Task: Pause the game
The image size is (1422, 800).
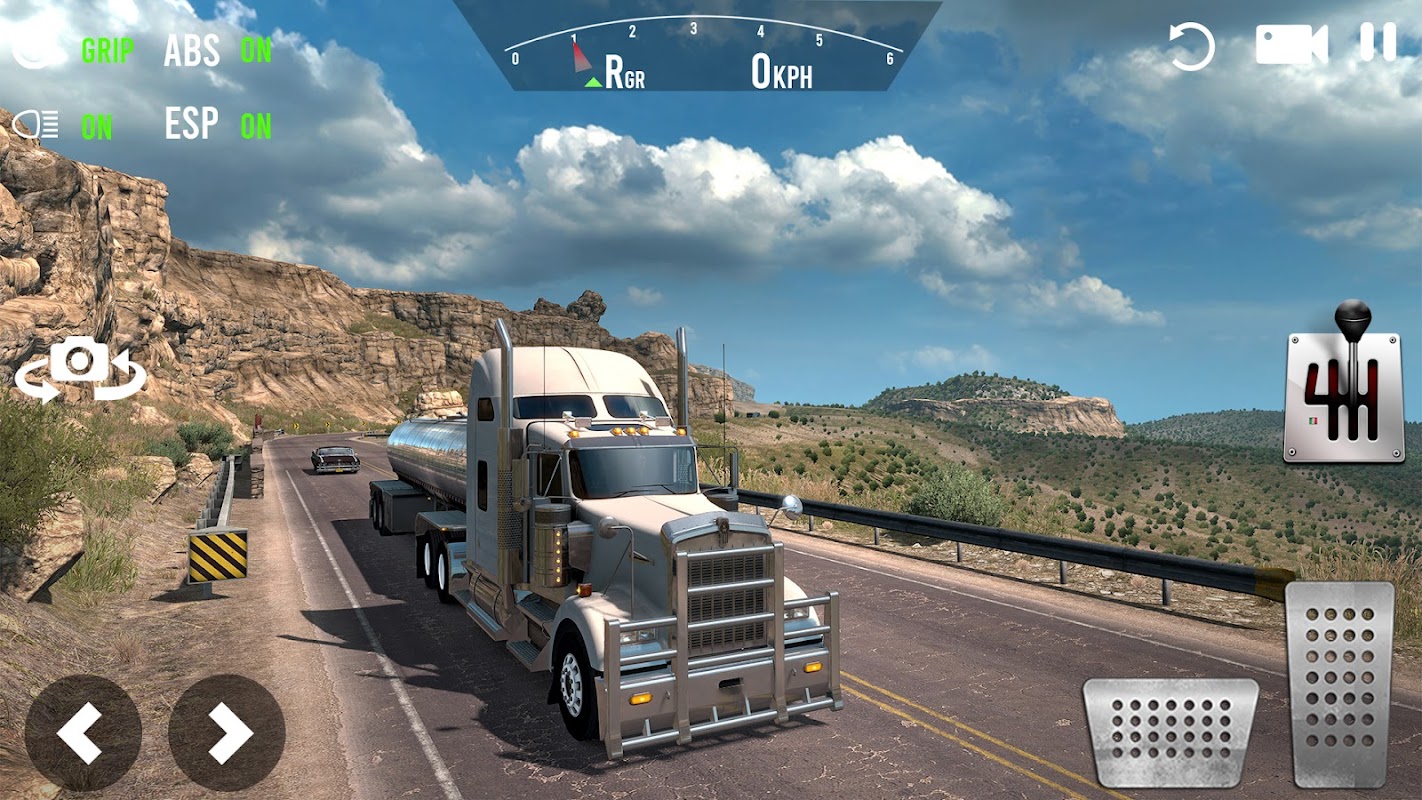Action: pos(1377,43)
